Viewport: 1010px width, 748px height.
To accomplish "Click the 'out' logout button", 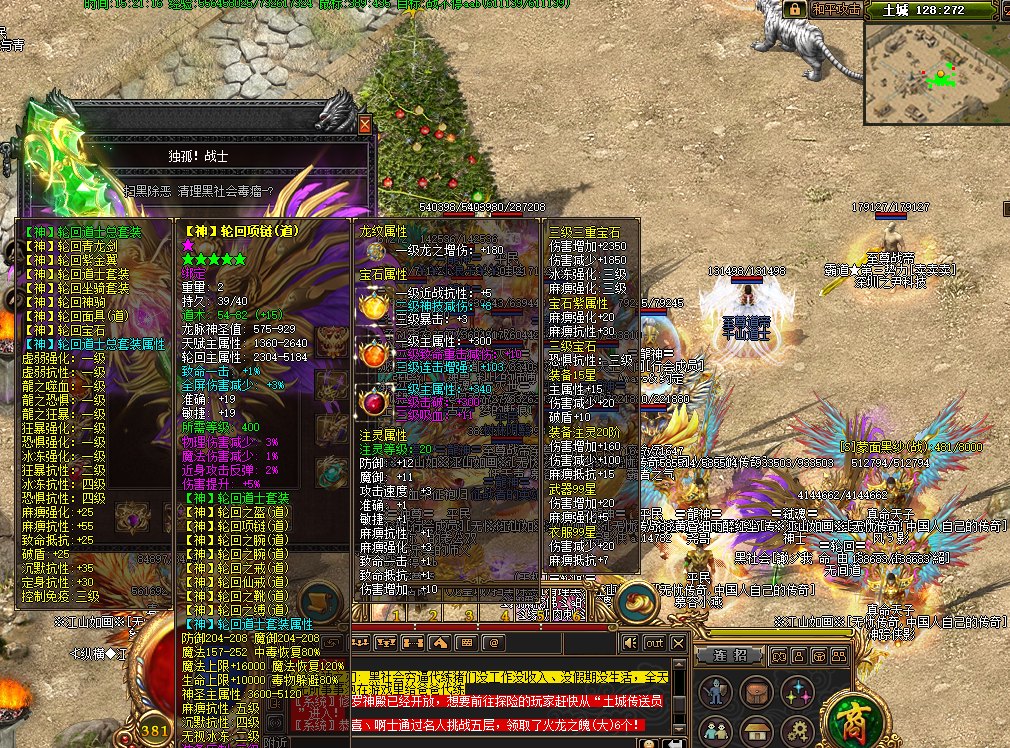I will point(654,642).
